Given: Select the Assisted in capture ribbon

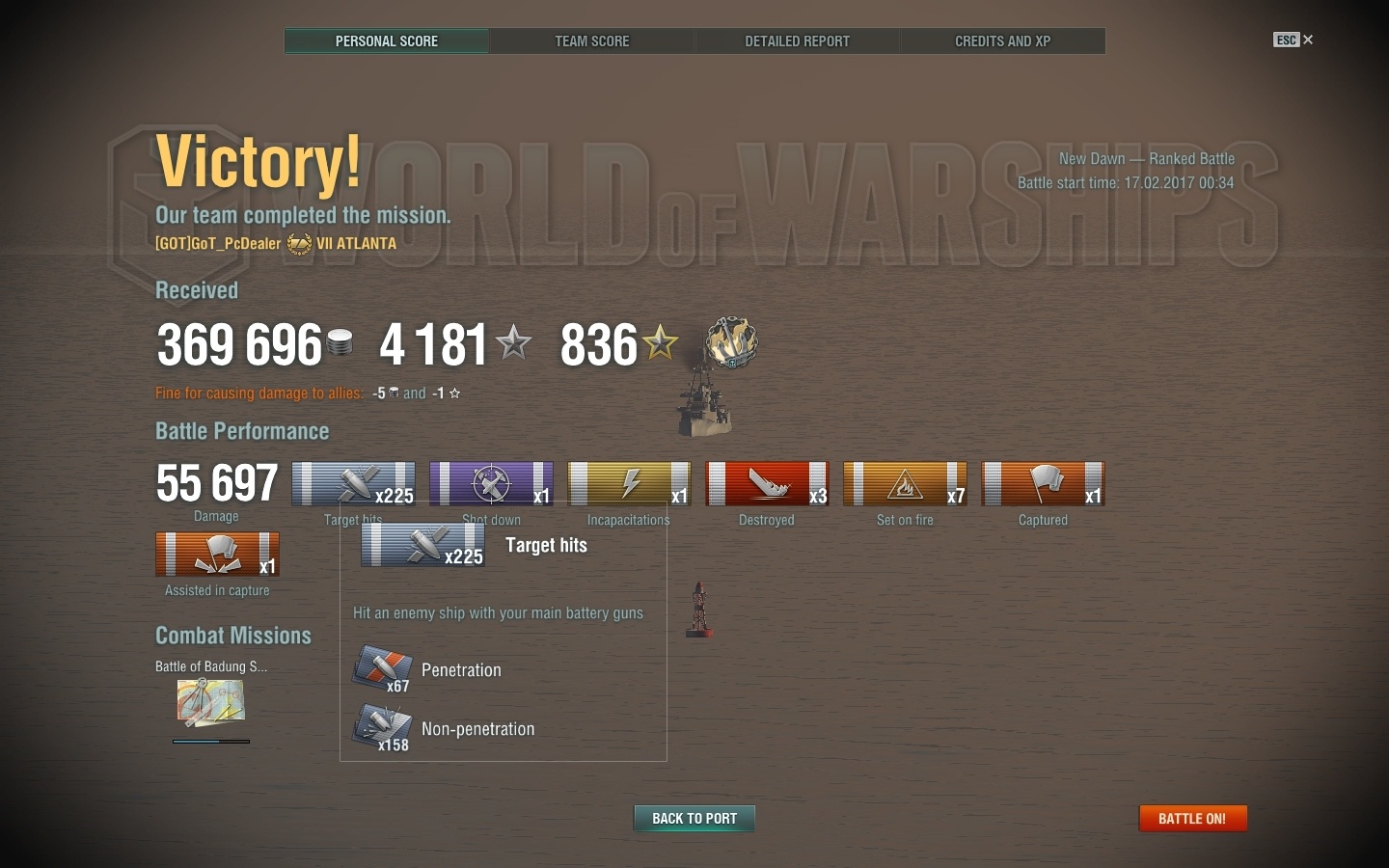Looking at the screenshot, I should tap(217, 555).
